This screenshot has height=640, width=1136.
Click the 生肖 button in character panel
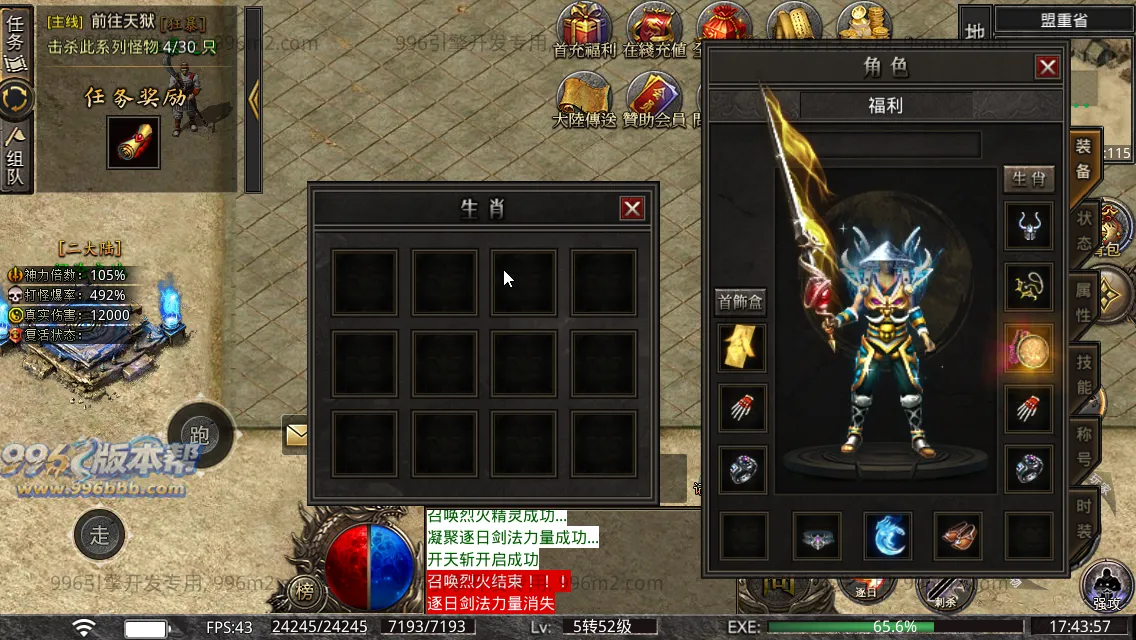click(1028, 179)
